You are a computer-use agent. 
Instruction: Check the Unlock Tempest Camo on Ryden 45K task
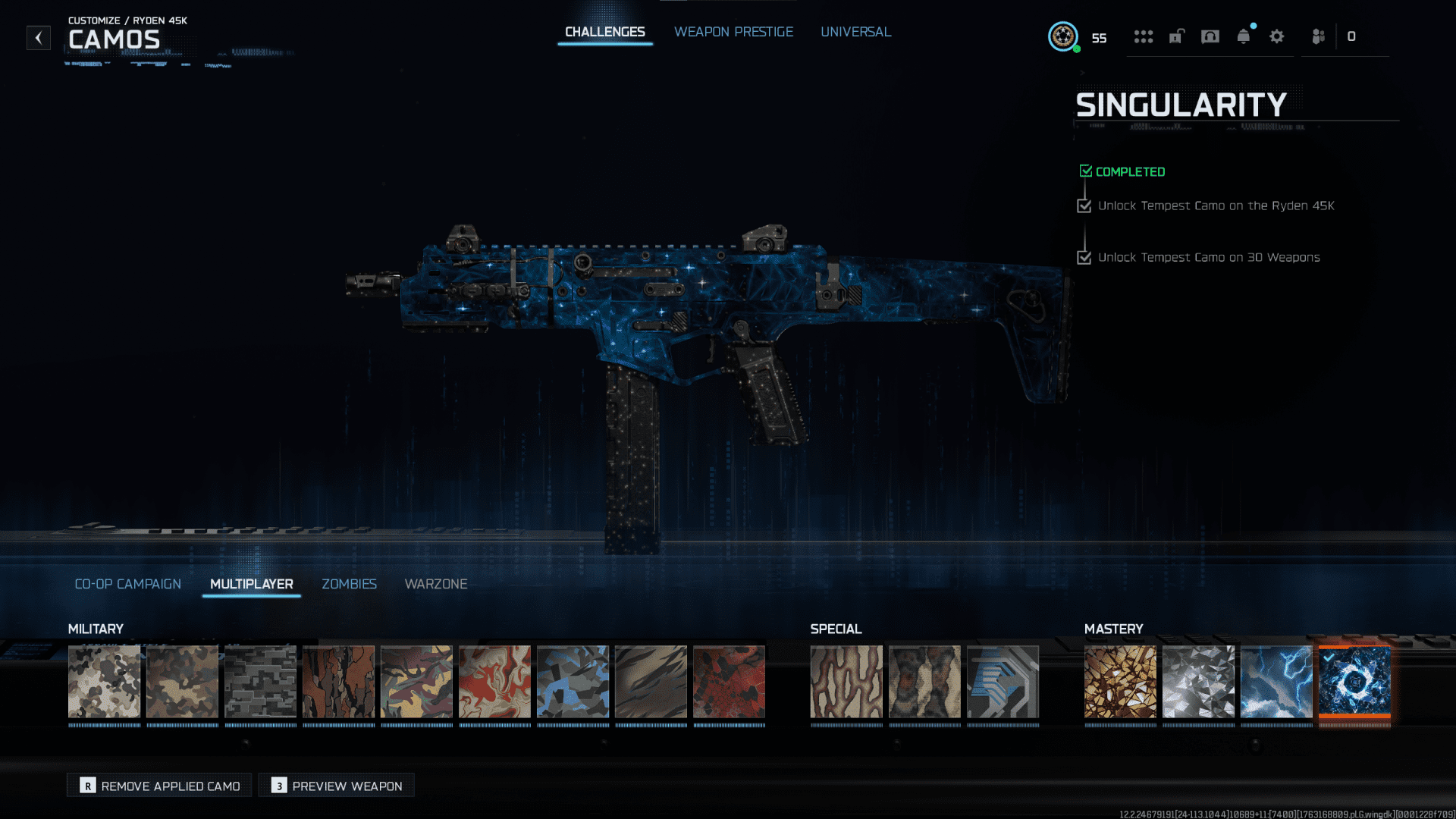tap(1084, 205)
